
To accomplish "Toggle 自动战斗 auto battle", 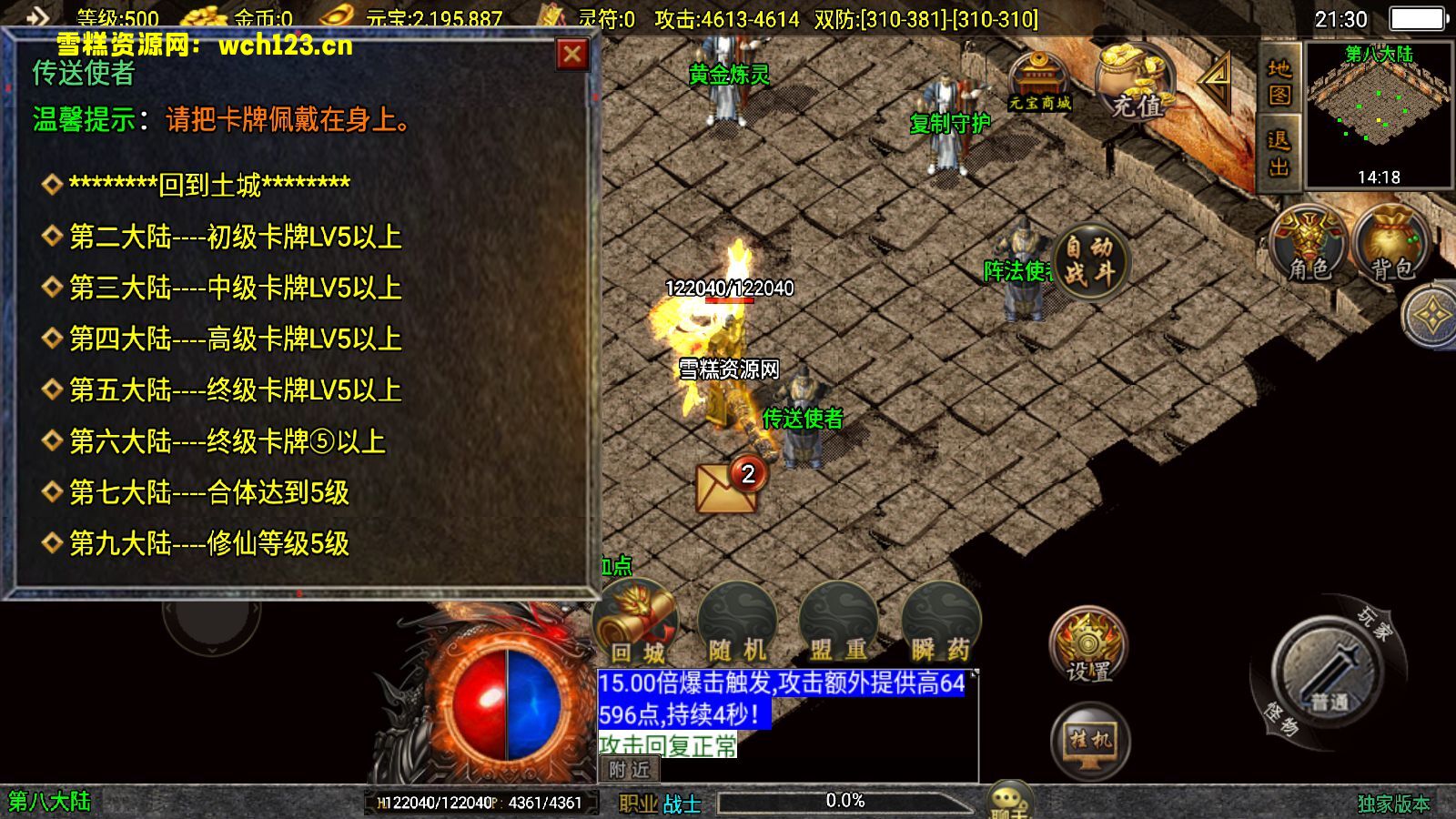I will point(1089,259).
